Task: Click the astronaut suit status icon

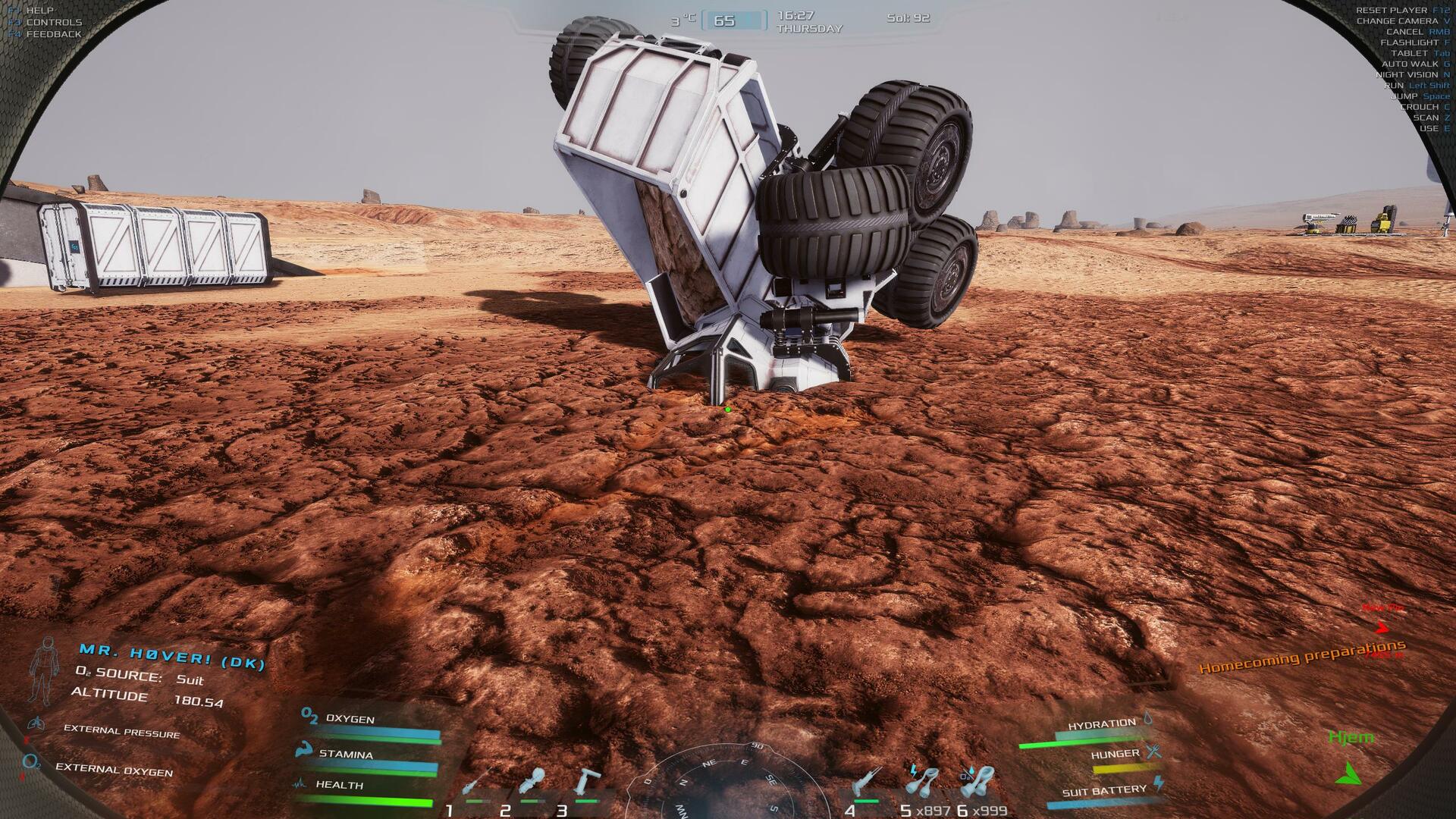Action: [45, 670]
